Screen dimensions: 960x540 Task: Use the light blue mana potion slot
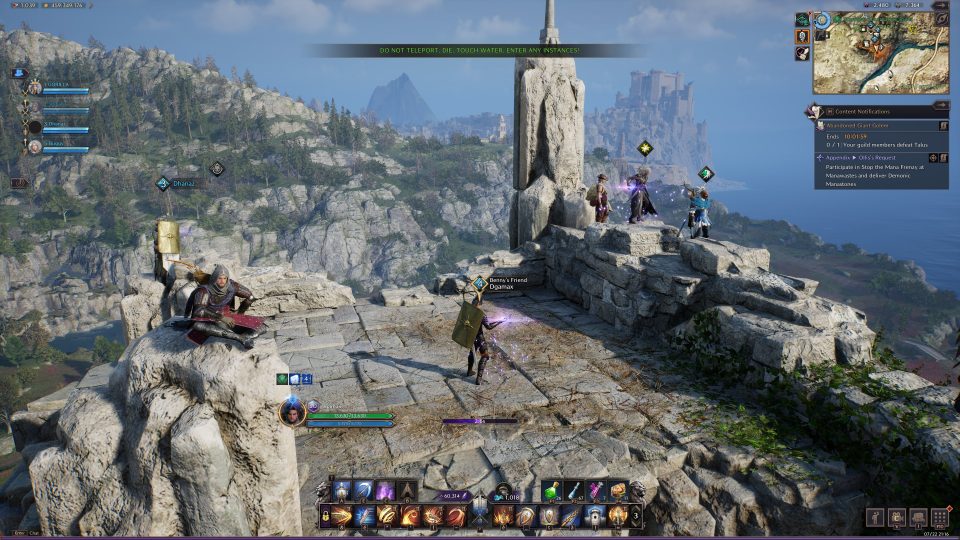575,491
